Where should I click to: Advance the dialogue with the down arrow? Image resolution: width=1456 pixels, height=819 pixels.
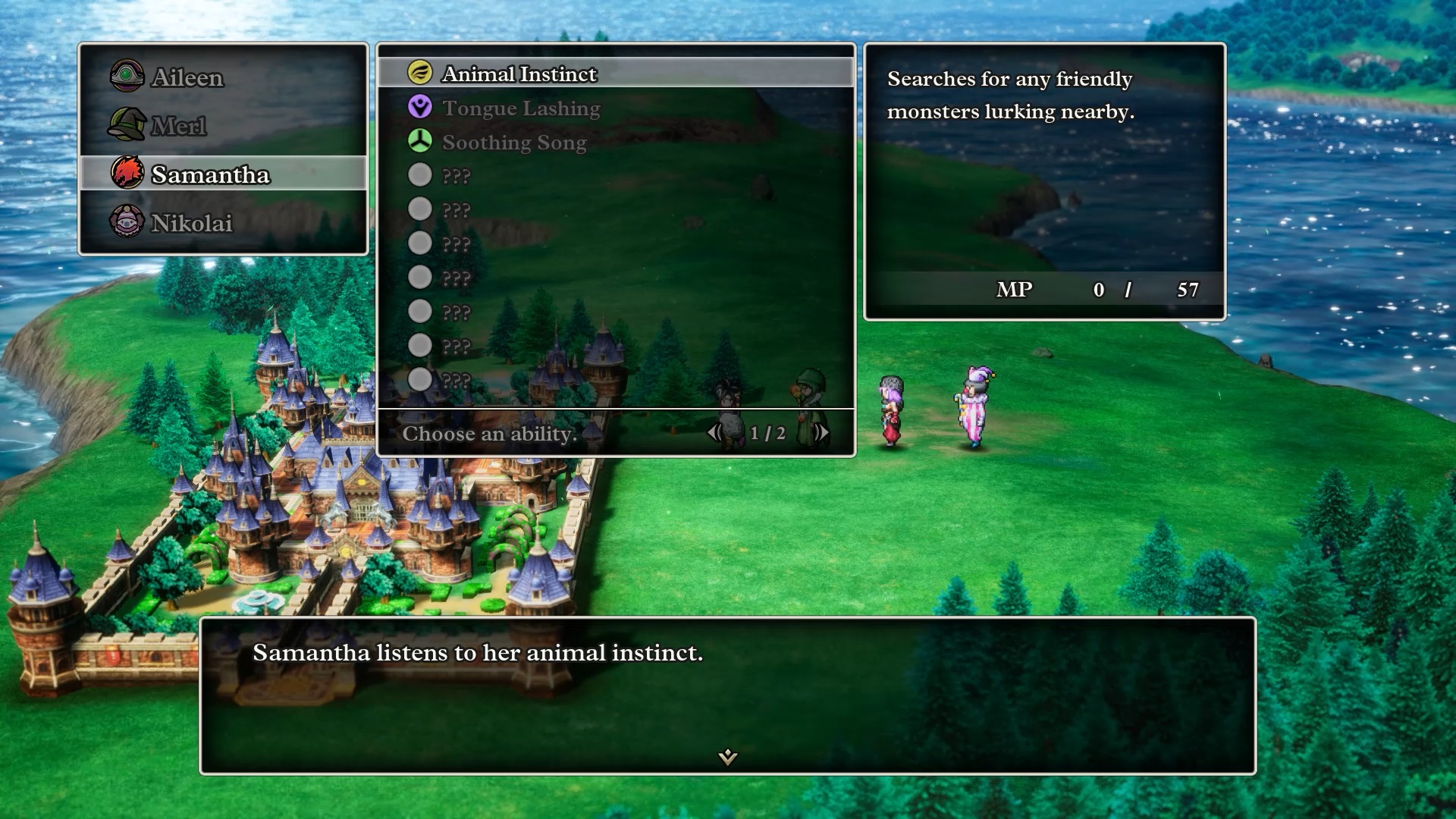[728, 756]
